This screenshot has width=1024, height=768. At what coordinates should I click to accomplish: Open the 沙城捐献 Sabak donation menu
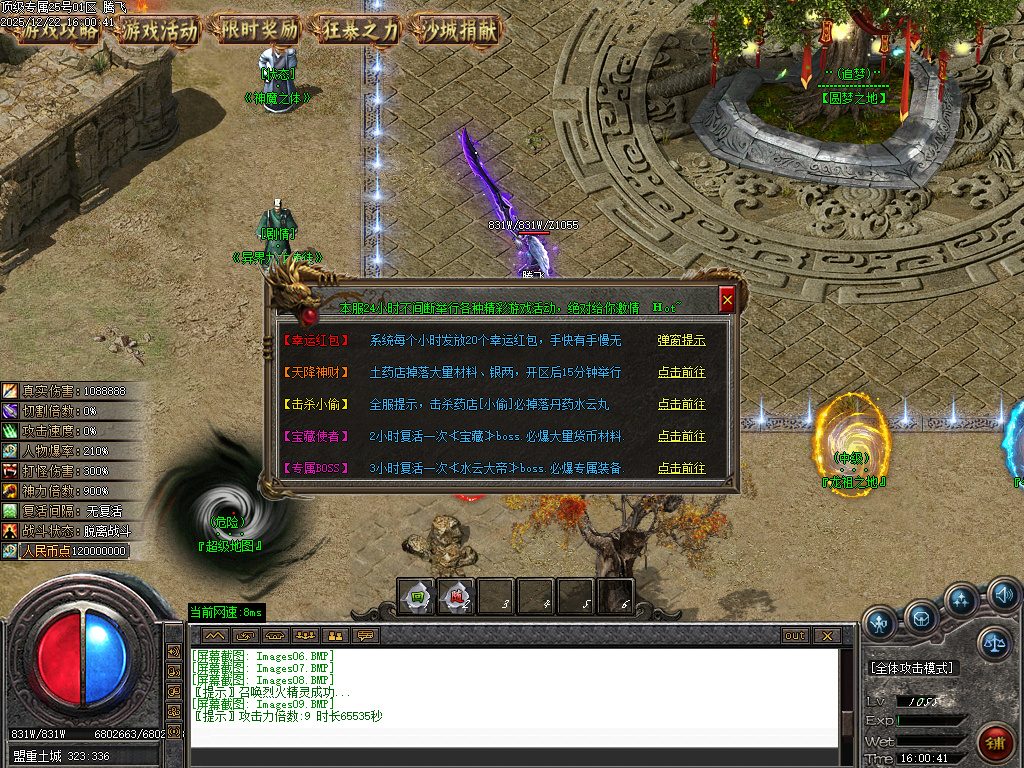pyautogui.click(x=459, y=30)
